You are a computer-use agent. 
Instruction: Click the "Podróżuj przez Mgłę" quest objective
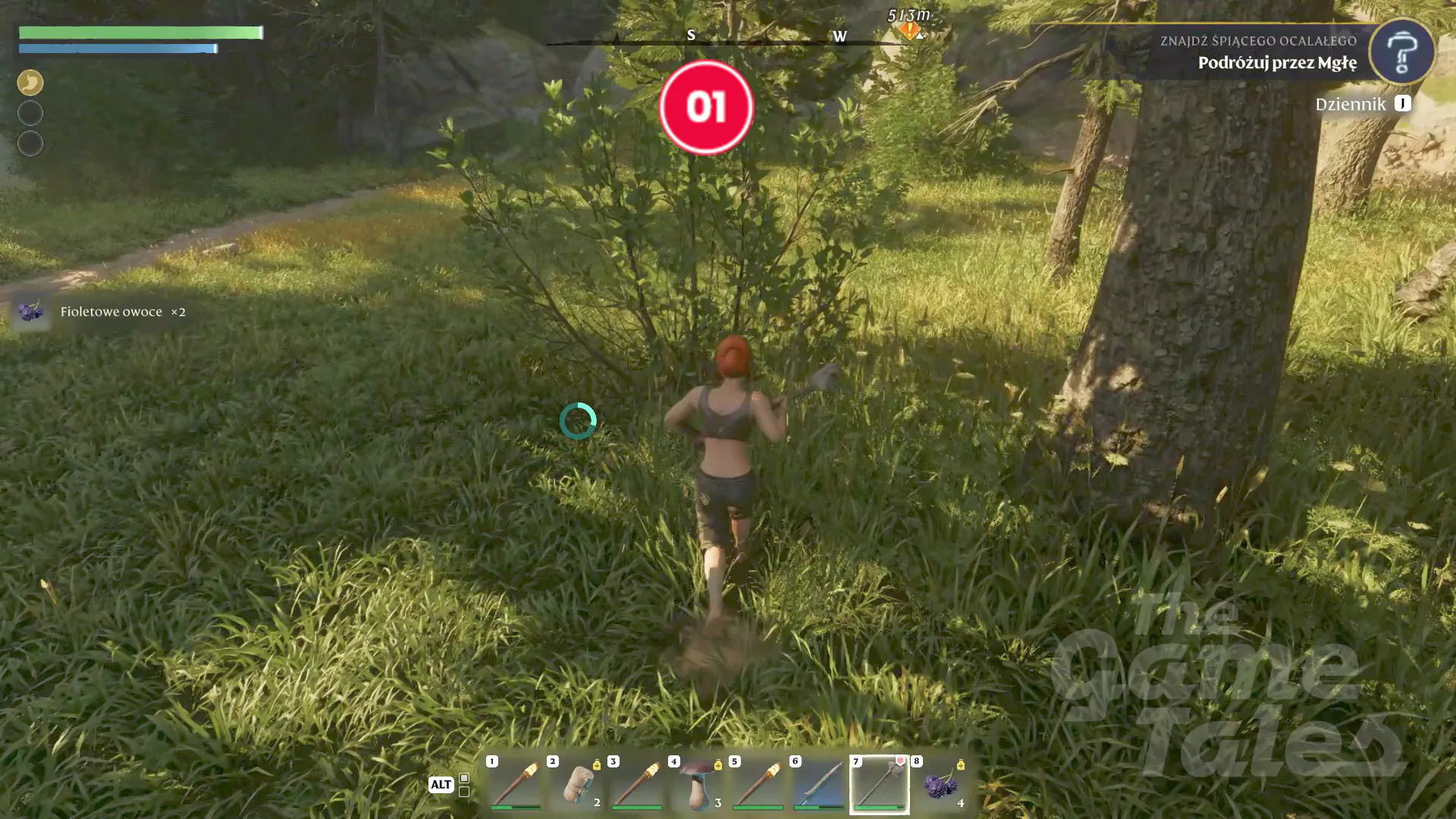[1277, 63]
